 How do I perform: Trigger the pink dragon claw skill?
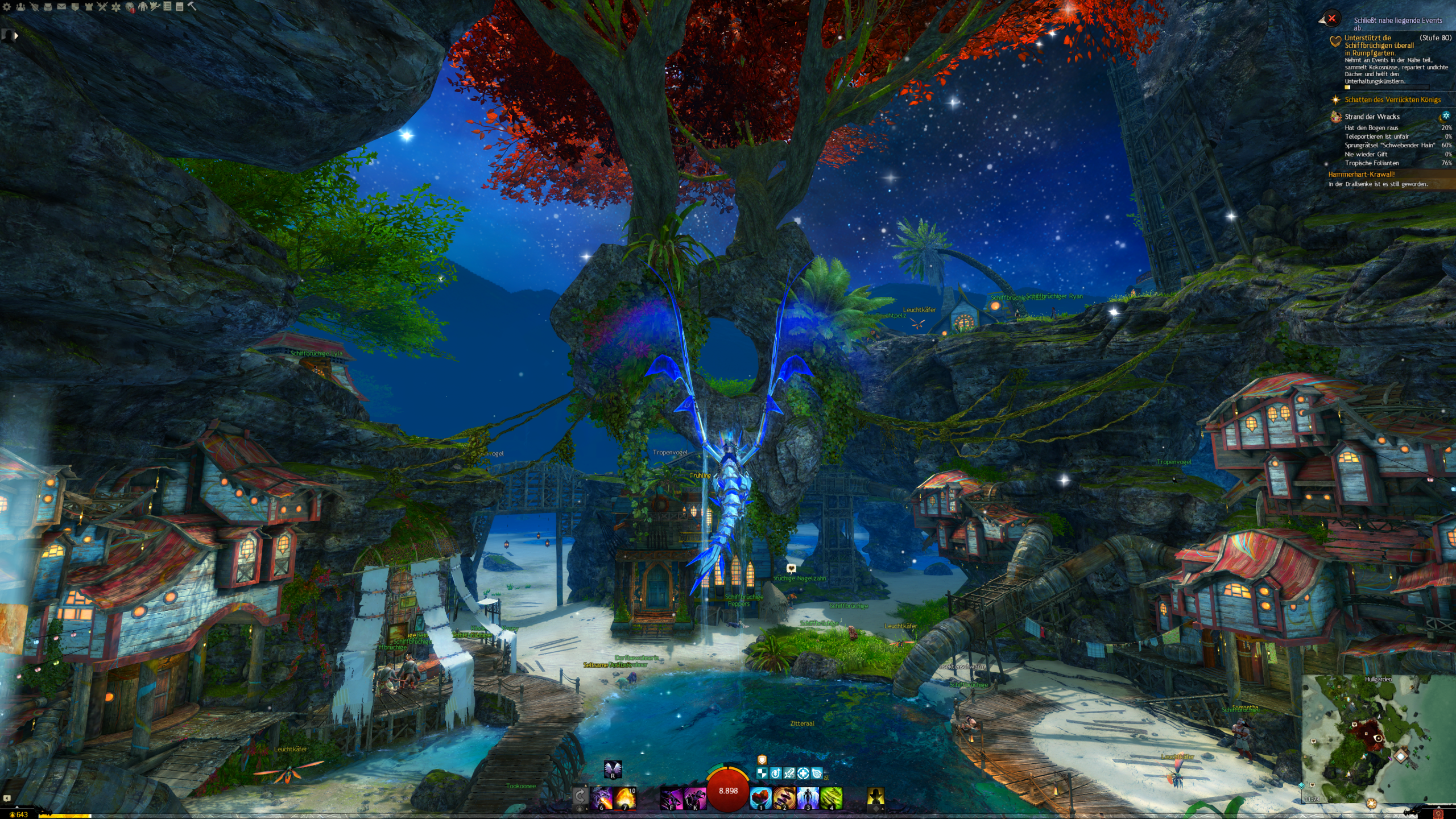(x=694, y=797)
